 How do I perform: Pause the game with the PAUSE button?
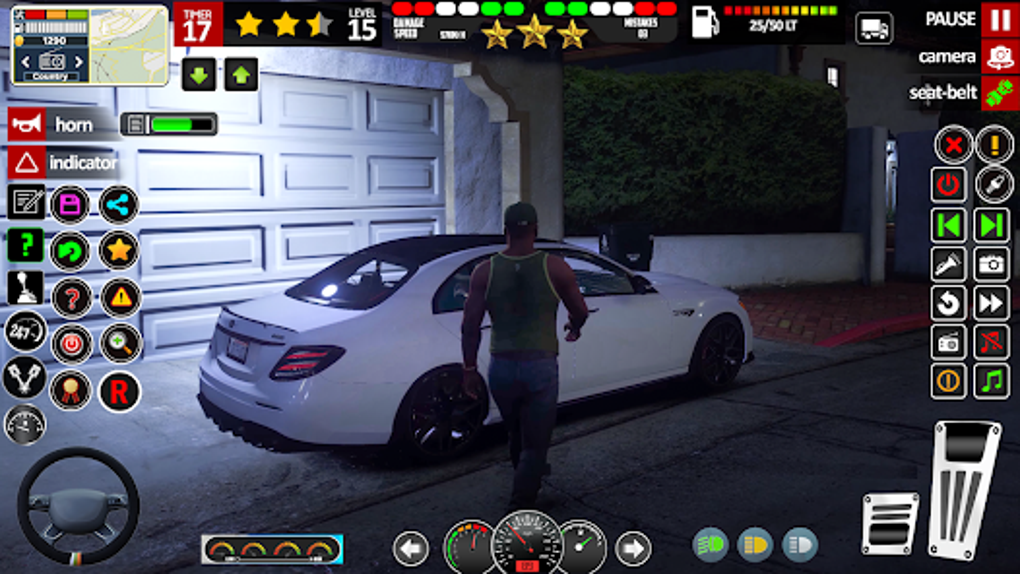[x=999, y=20]
